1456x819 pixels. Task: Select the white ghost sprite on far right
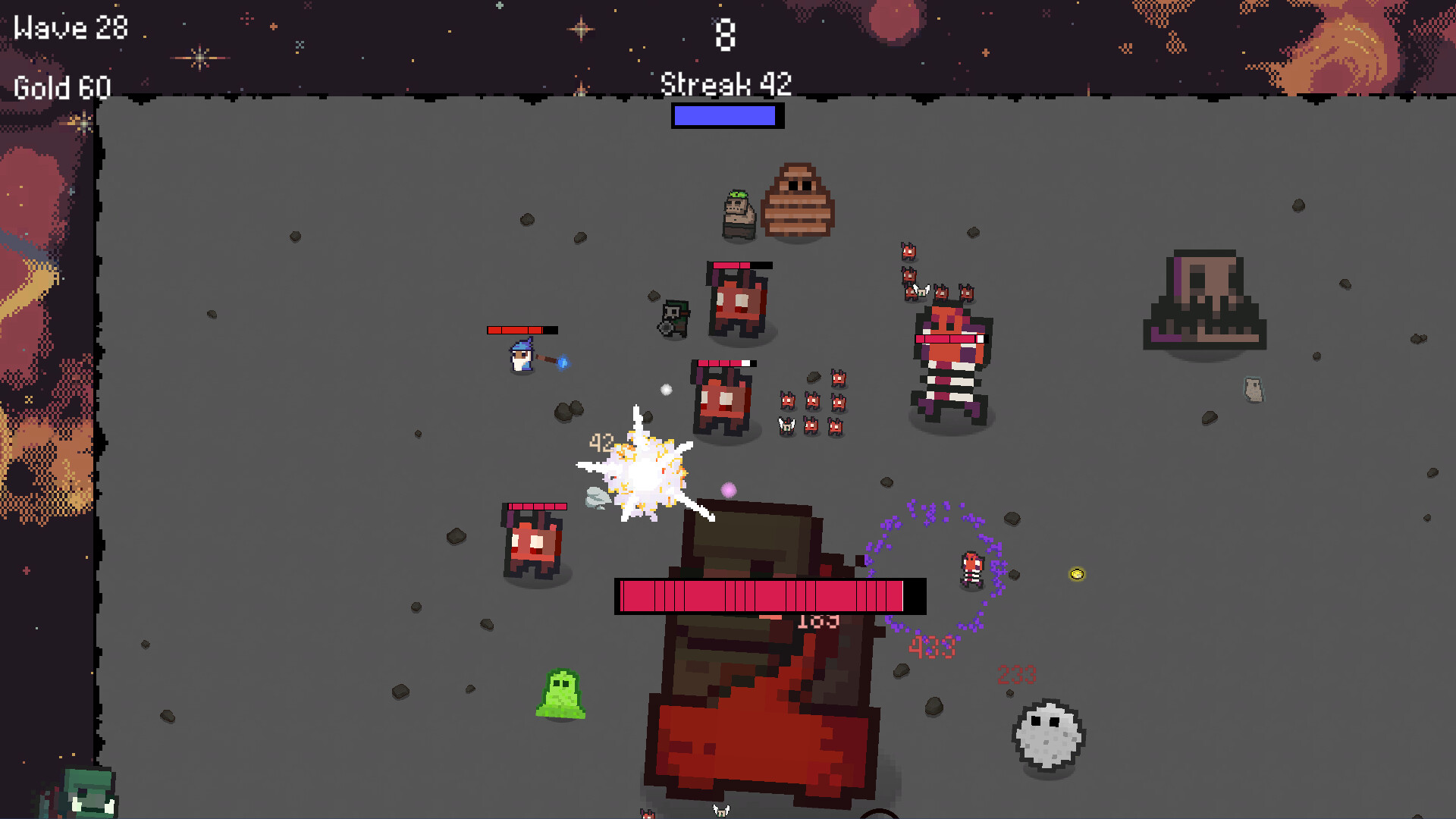pos(1255,389)
